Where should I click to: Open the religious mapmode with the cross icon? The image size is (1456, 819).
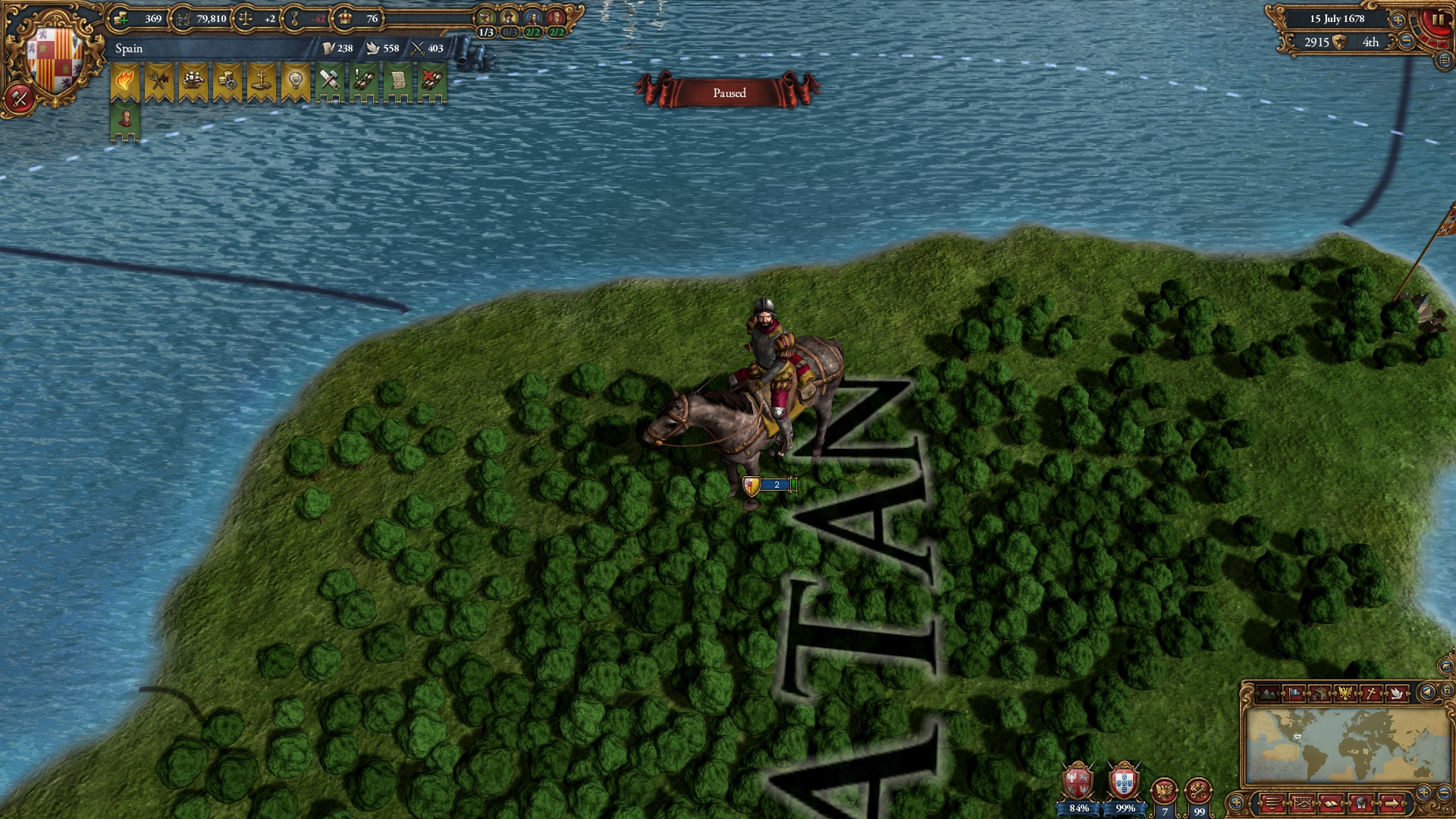tap(1371, 692)
